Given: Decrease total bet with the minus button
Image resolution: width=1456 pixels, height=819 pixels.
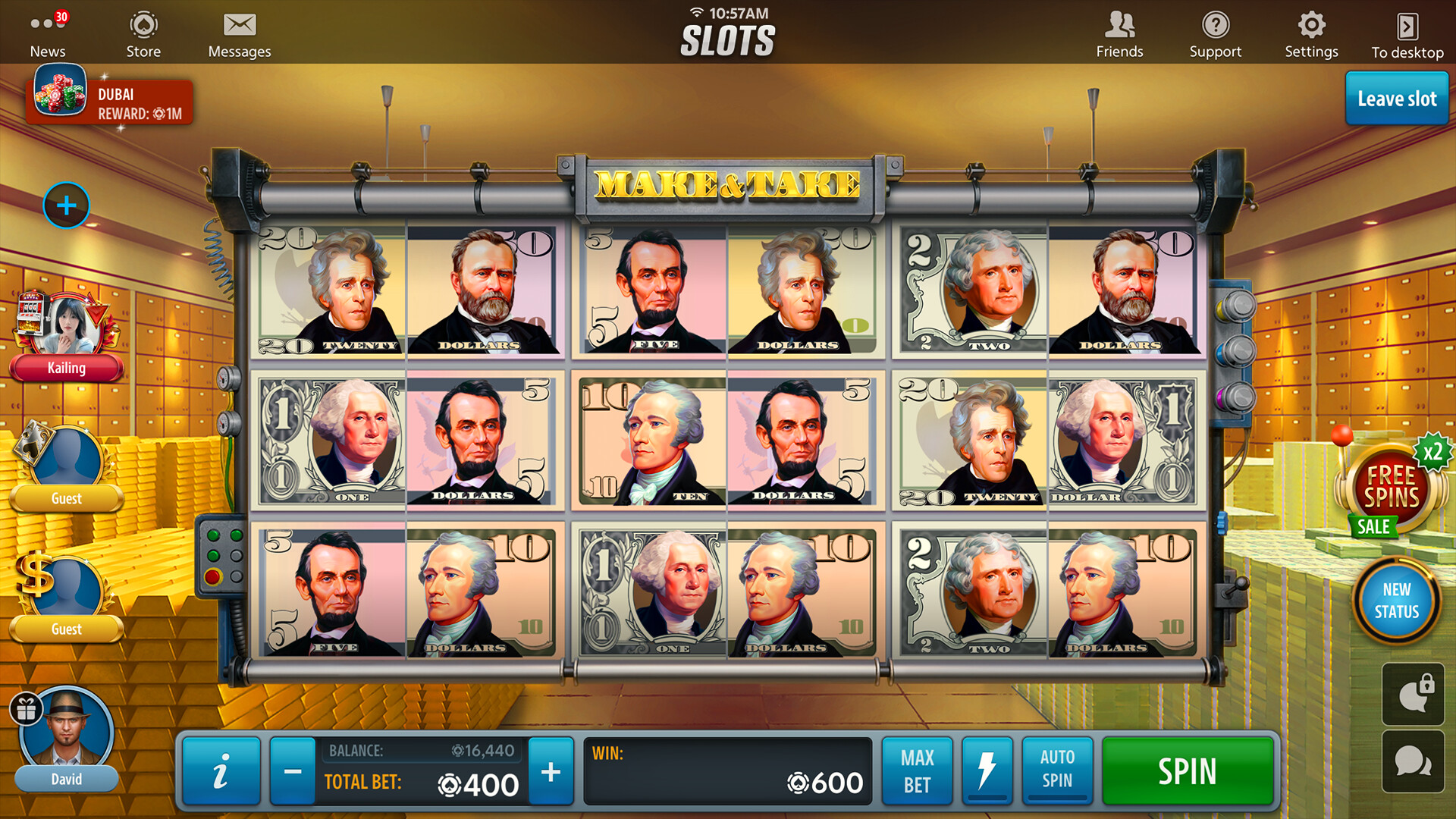Looking at the screenshot, I should (292, 770).
